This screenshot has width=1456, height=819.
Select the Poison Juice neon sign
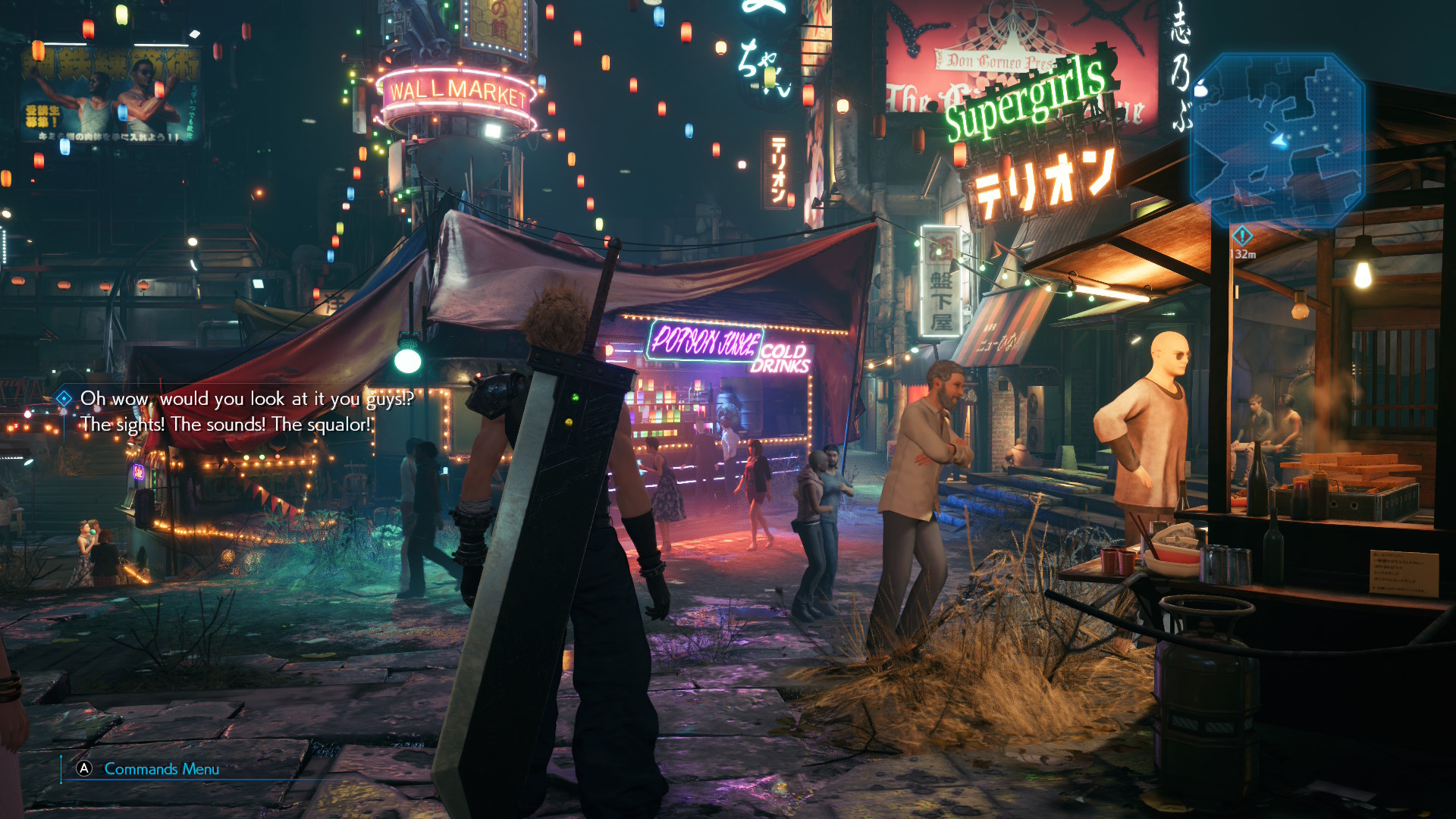pos(701,343)
